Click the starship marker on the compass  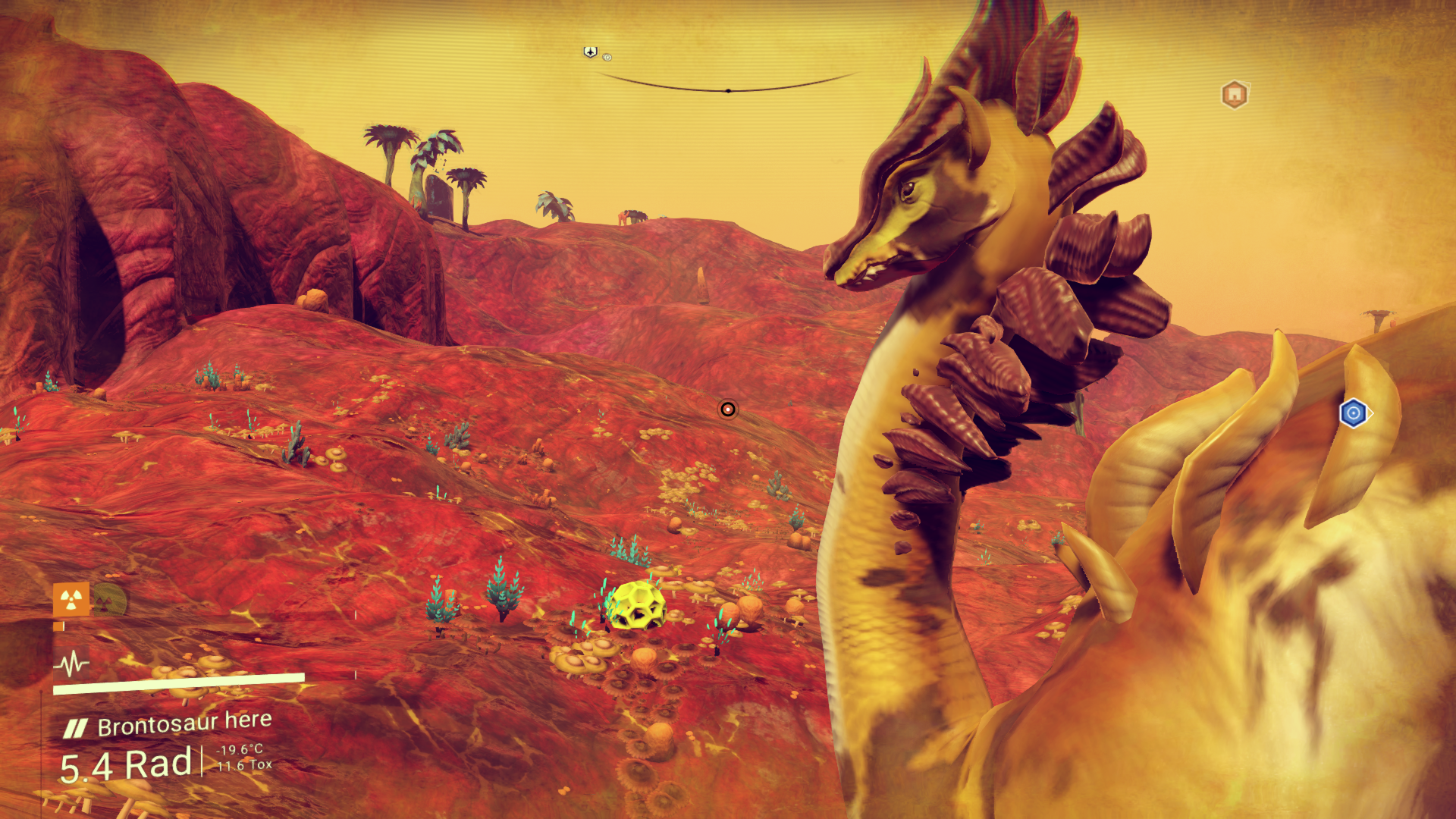tap(590, 52)
